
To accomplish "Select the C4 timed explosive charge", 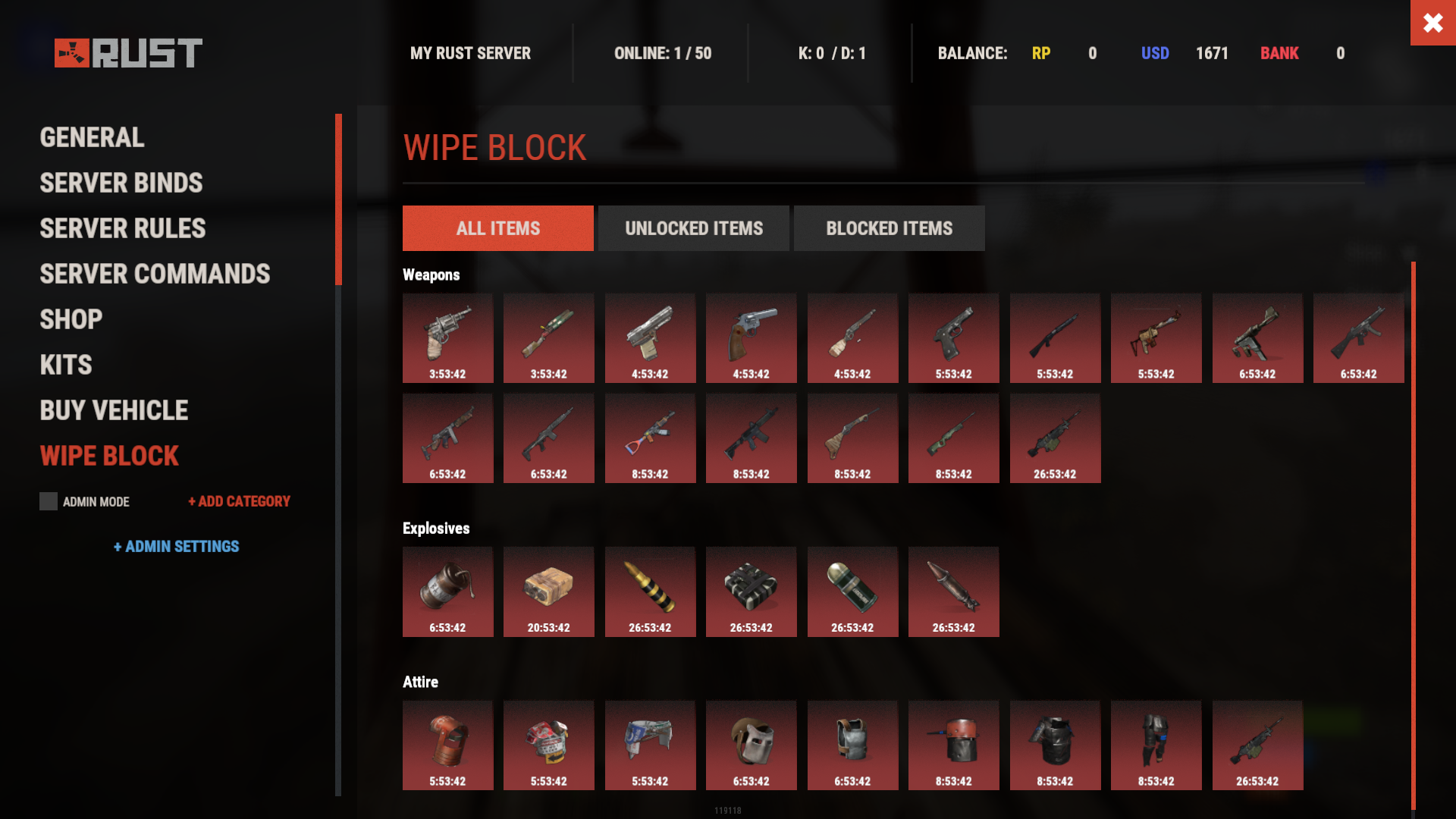I will 752,591.
